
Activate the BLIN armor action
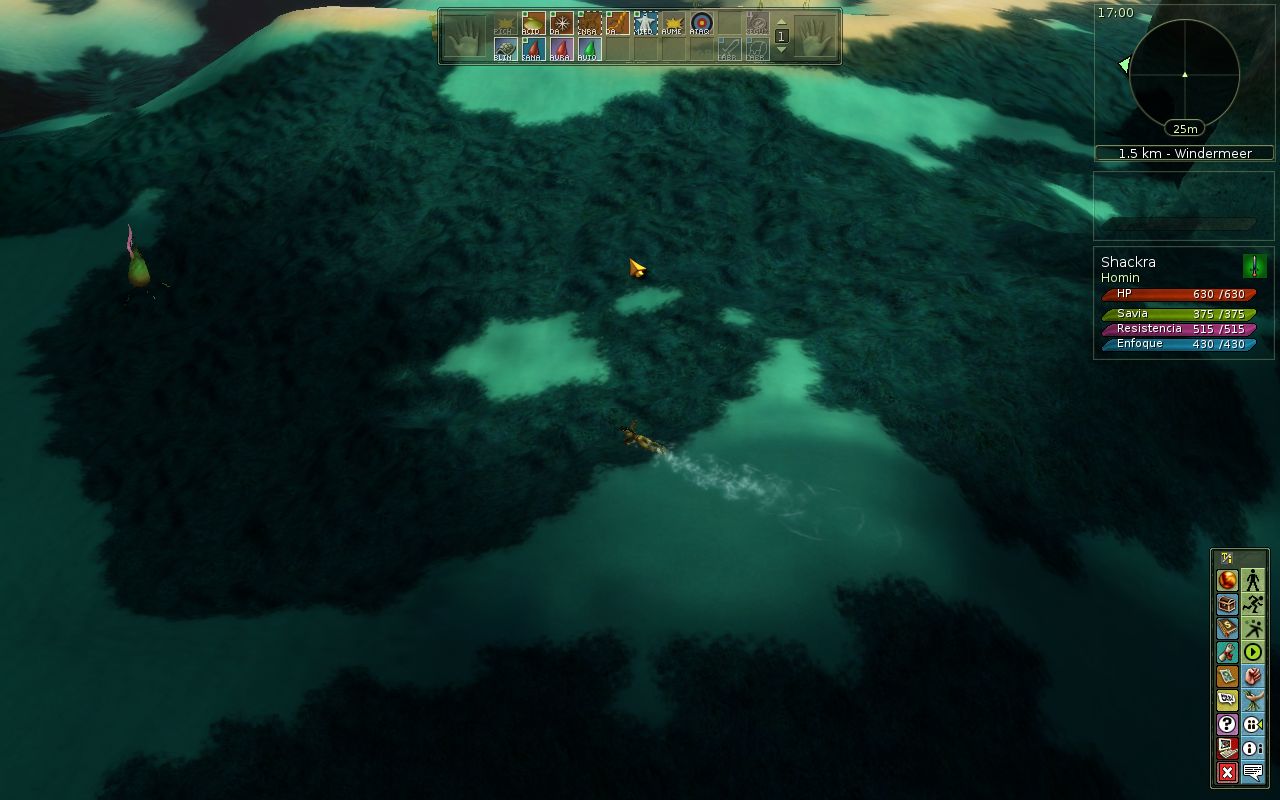pyautogui.click(x=505, y=49)
